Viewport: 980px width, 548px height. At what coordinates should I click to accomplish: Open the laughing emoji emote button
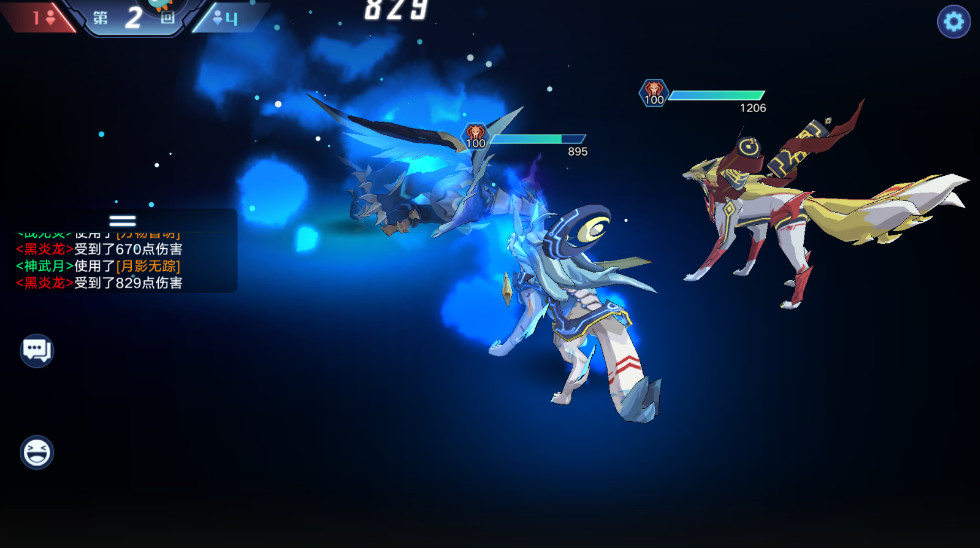pyautogui.click(x=37, y=452)
